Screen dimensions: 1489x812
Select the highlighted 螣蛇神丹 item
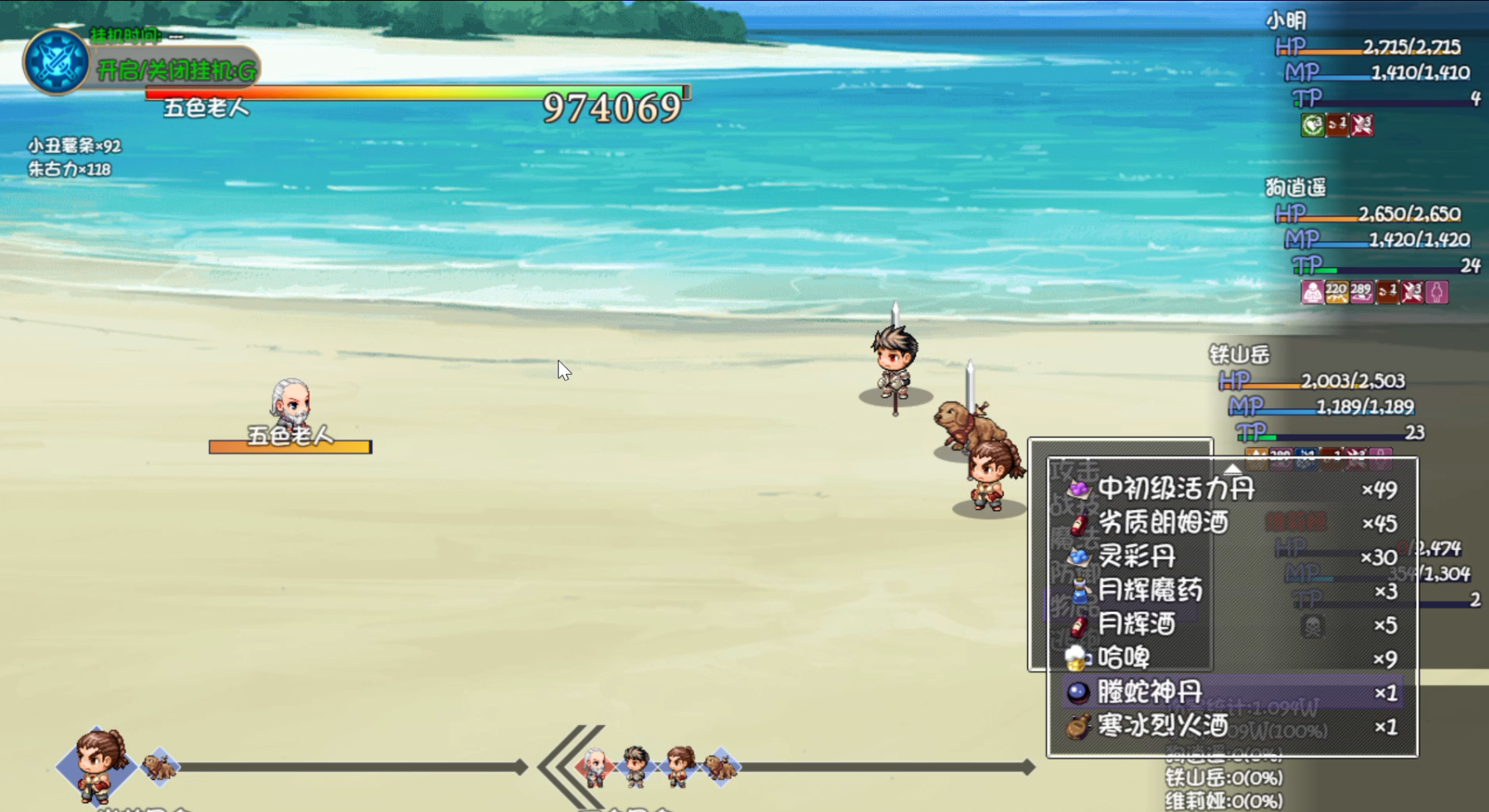pos(1149,693)
